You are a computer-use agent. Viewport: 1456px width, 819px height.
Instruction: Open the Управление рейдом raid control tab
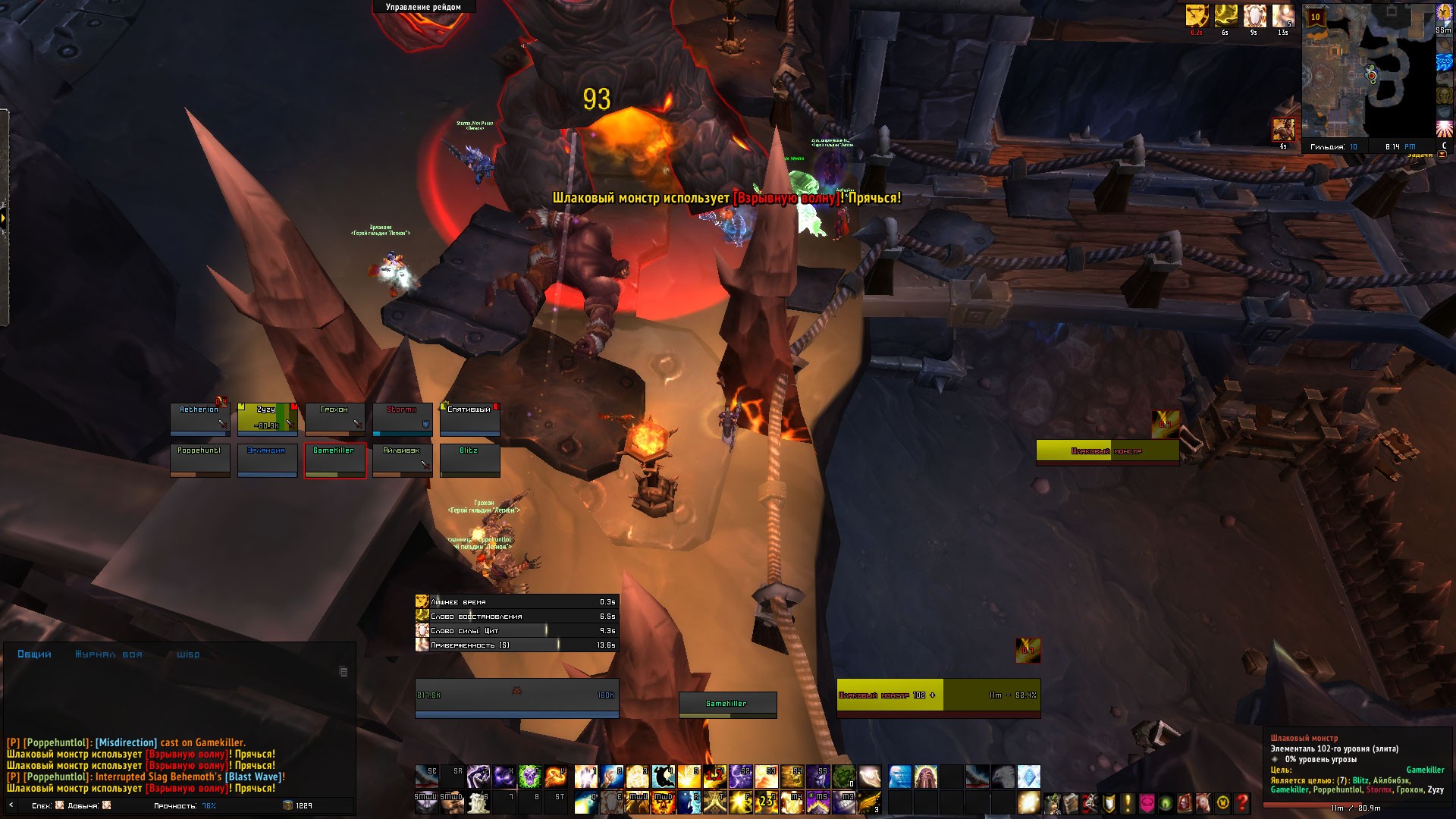coord(423,7)
